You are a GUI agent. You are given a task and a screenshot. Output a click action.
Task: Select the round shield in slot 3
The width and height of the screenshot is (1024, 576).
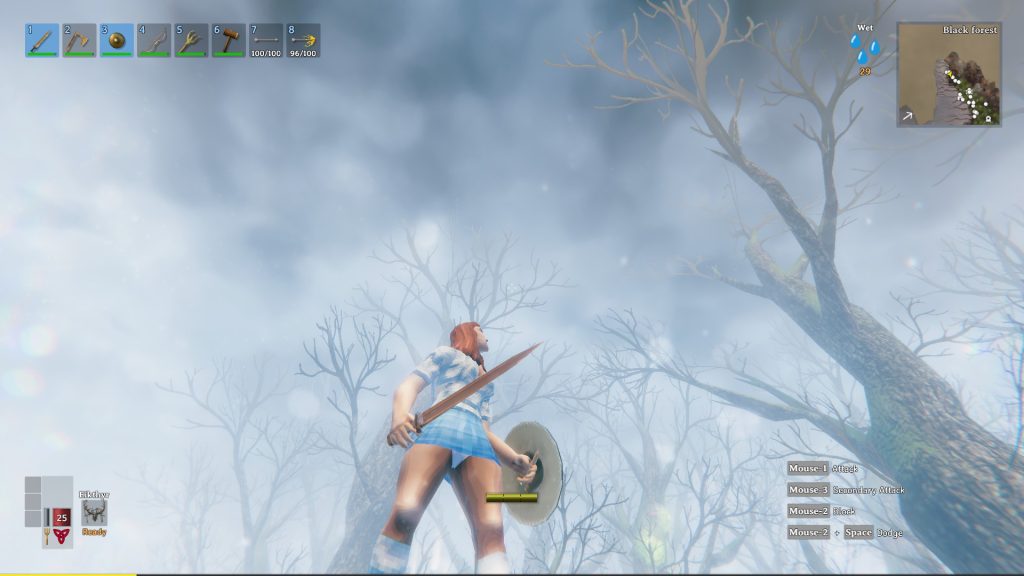pyautogui.click(x=117, y=40)
